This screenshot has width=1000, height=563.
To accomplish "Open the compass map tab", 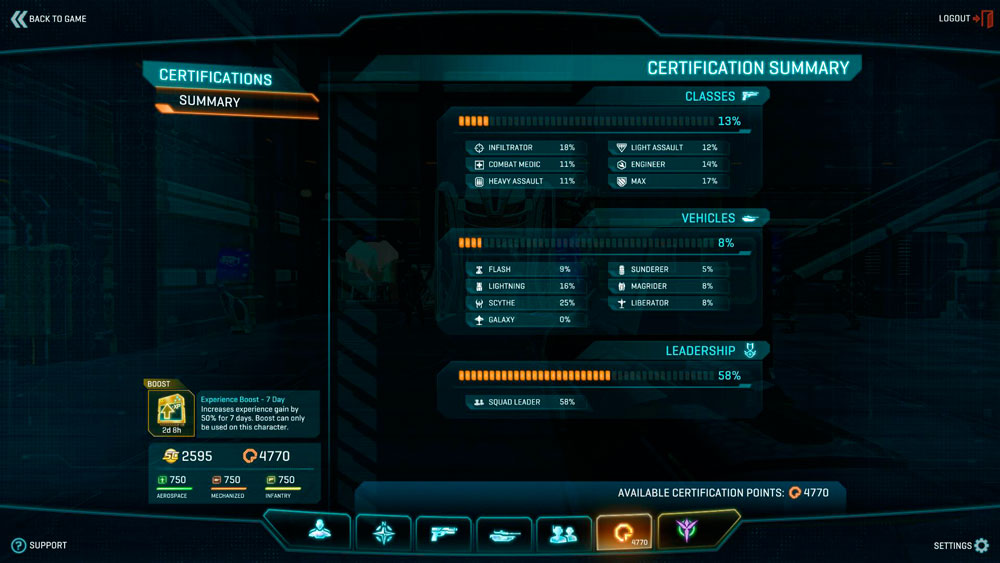I will (384, 532).
